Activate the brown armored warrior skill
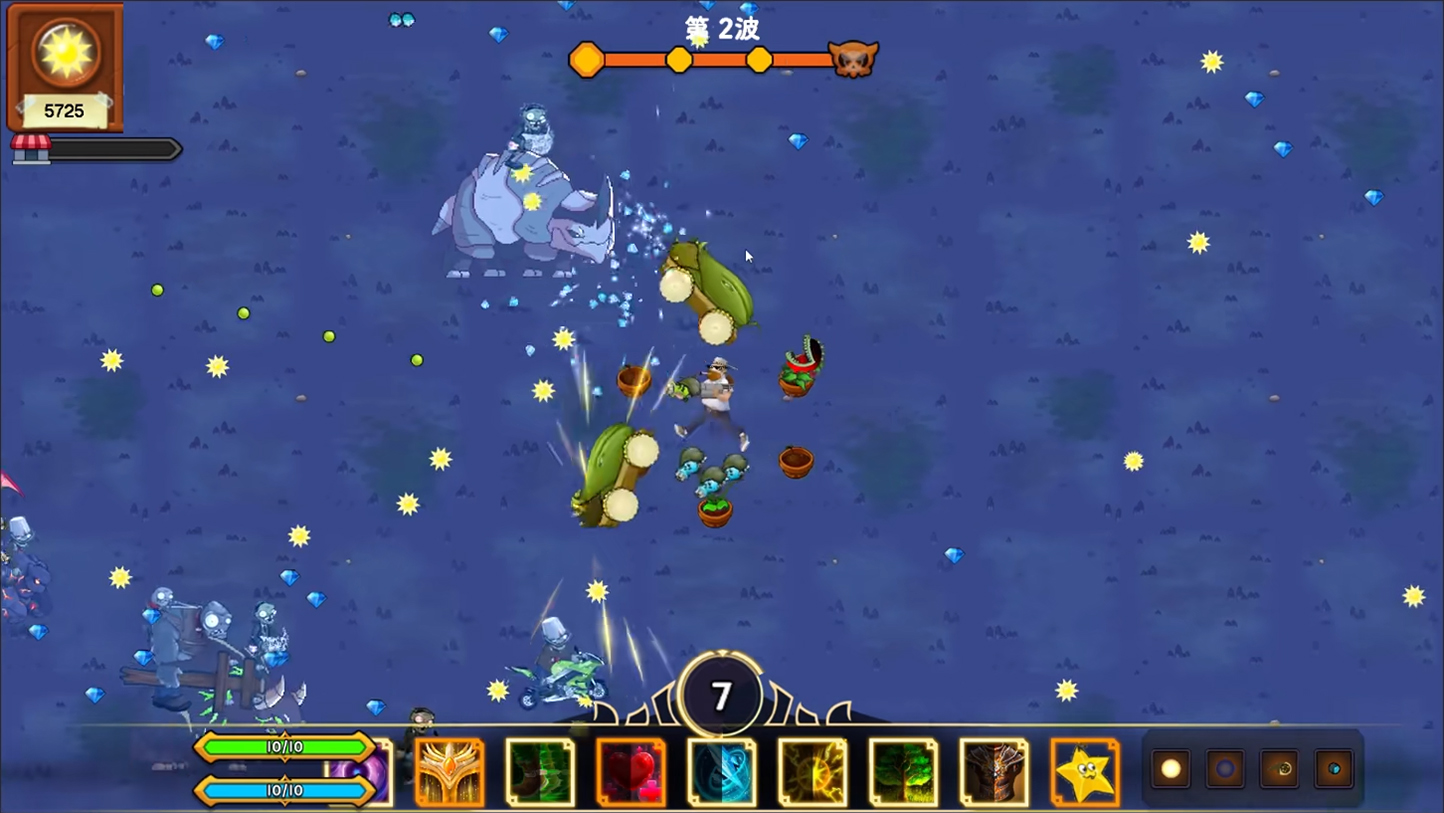This screenshot has width=1444, height=813. pos(994,772)
